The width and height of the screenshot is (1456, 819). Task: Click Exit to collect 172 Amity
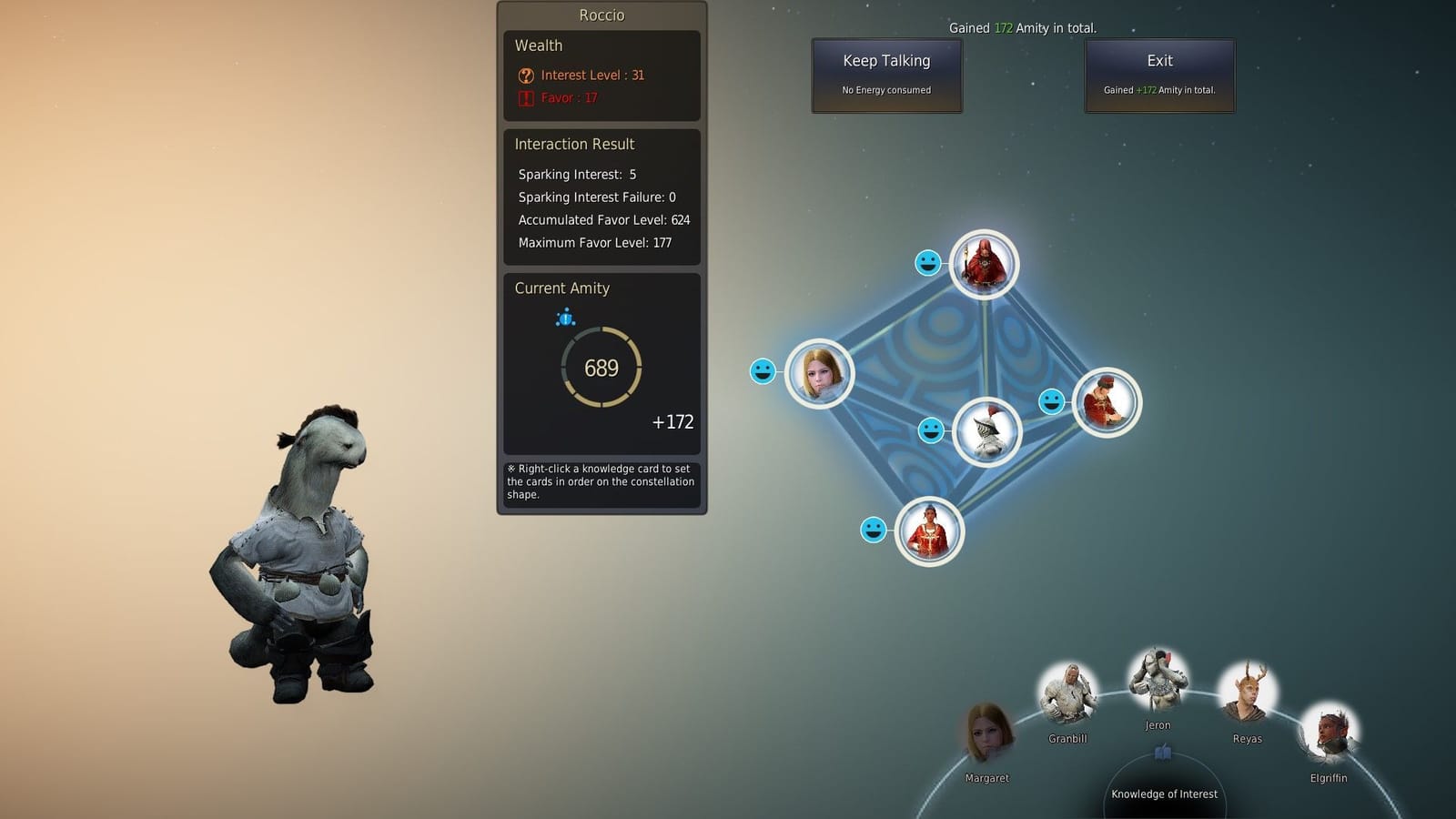click(1158, 75)
